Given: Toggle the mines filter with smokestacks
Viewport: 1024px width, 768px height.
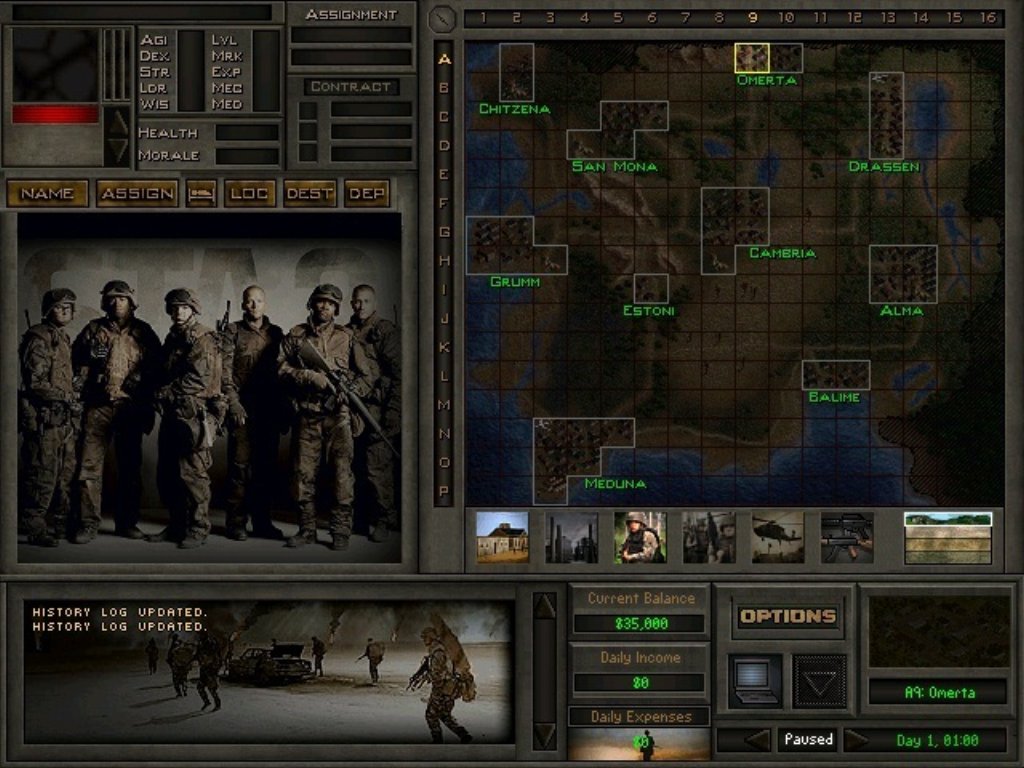Looking at the screenshot, I should click(x=571, y=538).
